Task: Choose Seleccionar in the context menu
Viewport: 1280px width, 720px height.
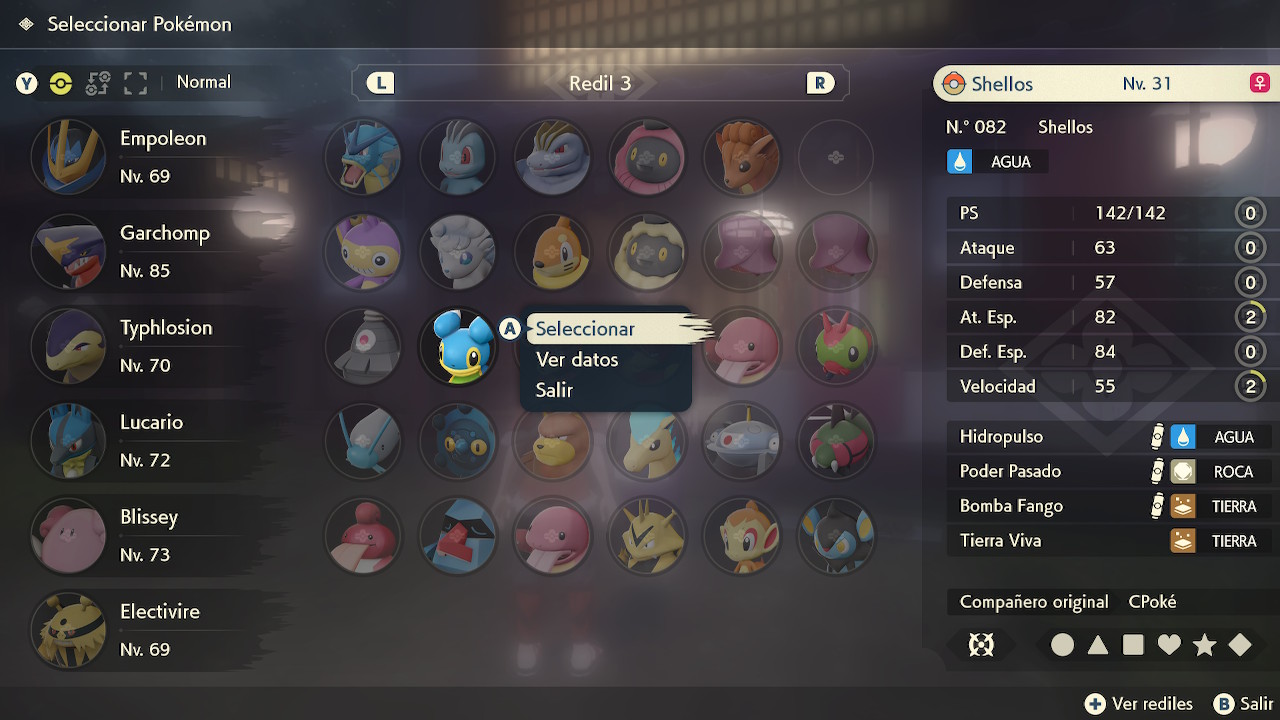Action: [585, 329]
